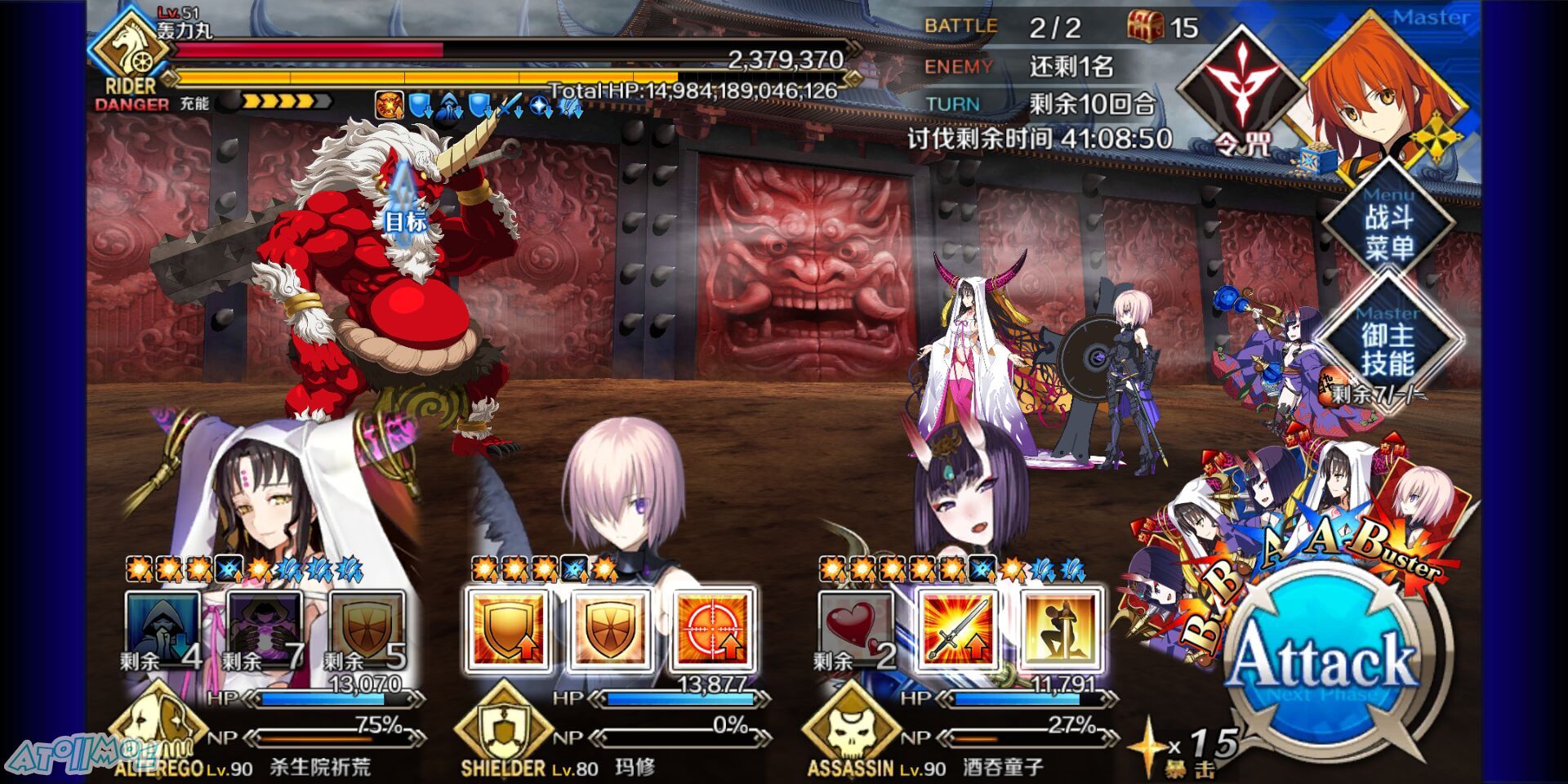View the boss's red fire status icon
The height and width of the screenshot is (784, 1568).
389,105
